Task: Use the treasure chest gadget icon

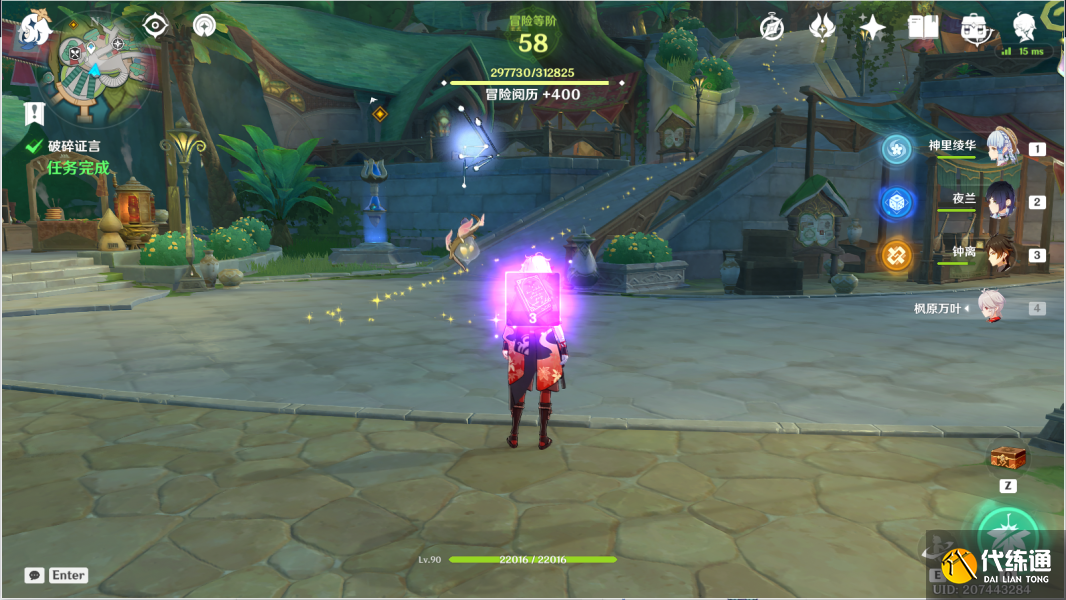Action: click(1007, 458)
